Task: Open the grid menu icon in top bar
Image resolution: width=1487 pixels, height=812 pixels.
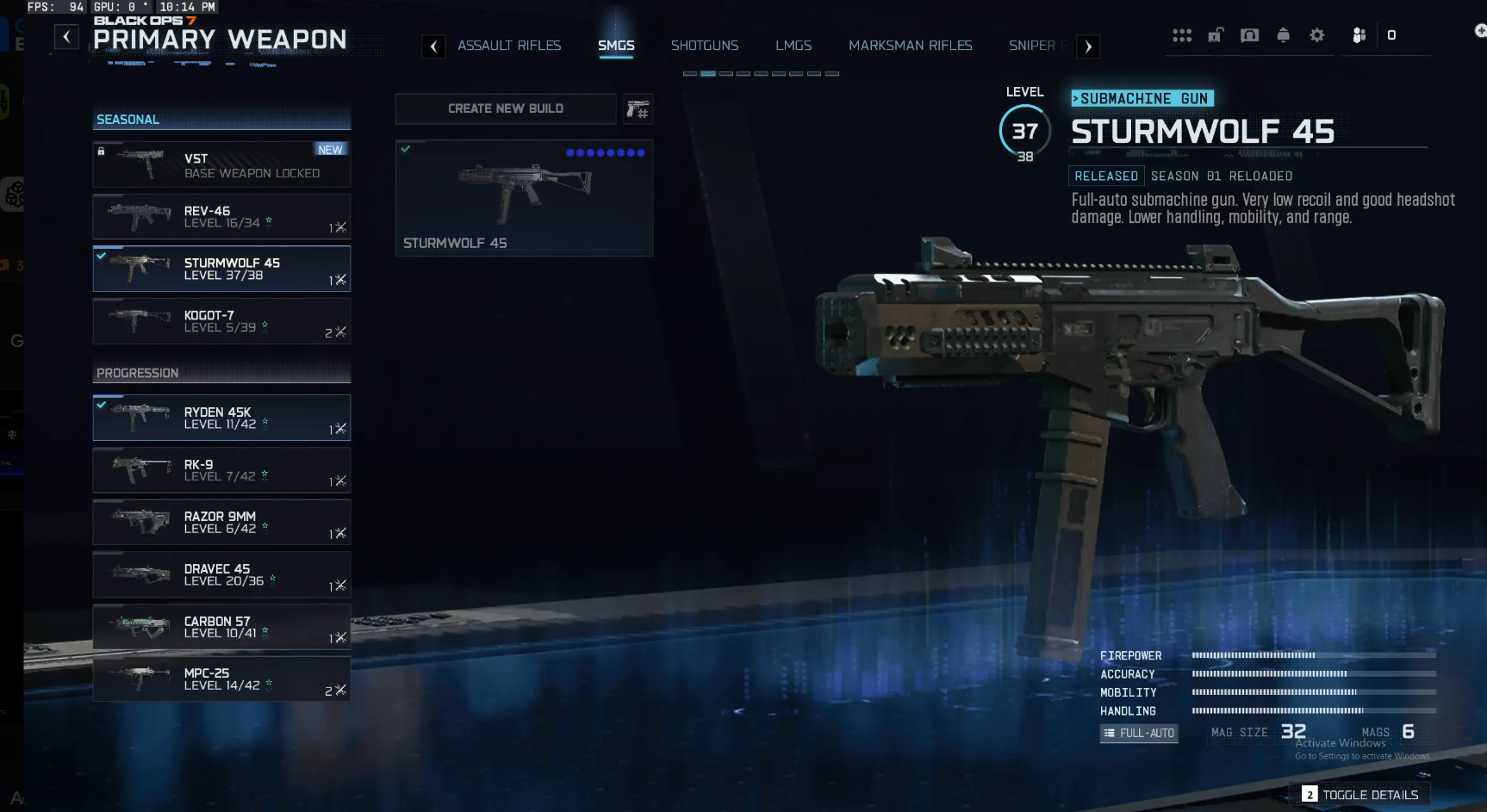Action: pyautogui.click(x=1182, y=35)
